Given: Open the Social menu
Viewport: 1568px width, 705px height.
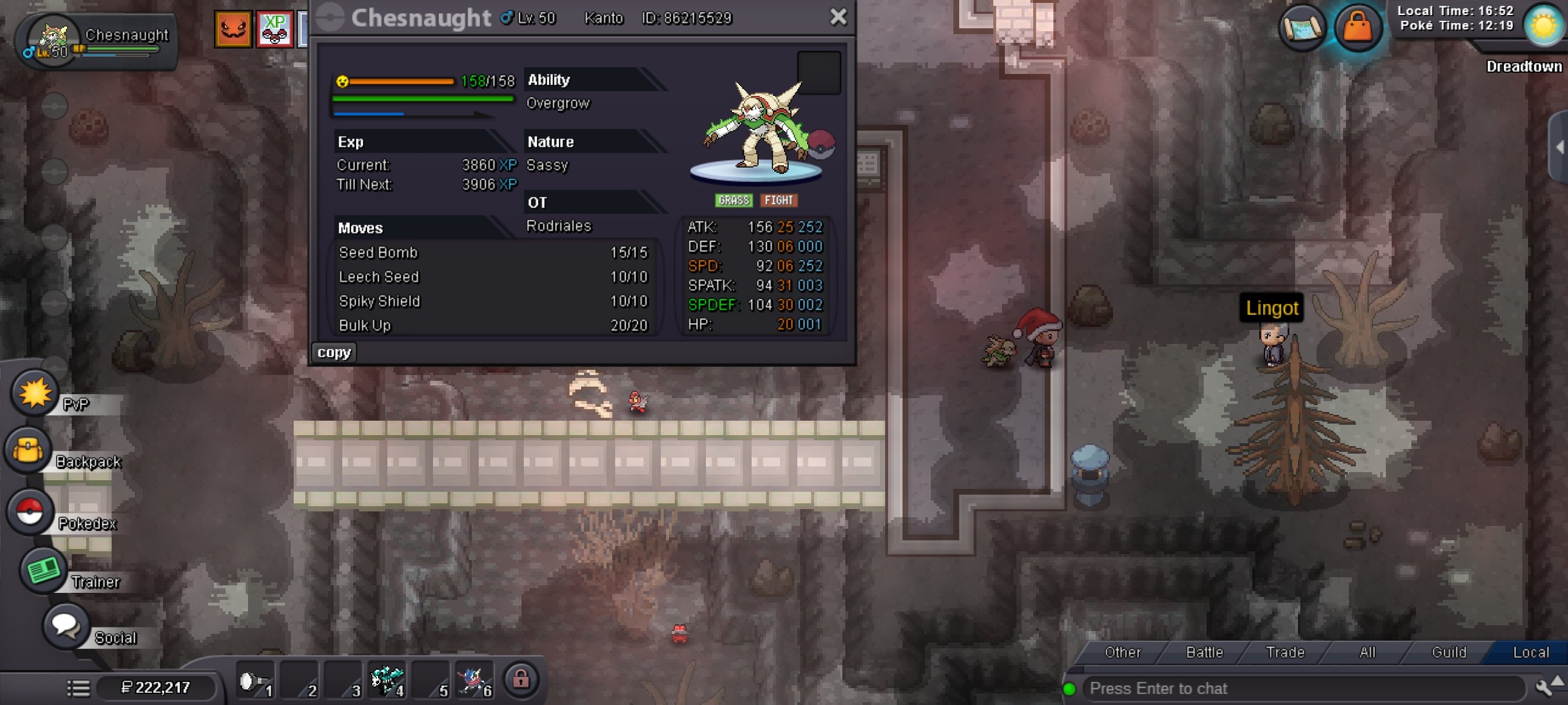Looking at the screenshot, I should tap(66, 625).
